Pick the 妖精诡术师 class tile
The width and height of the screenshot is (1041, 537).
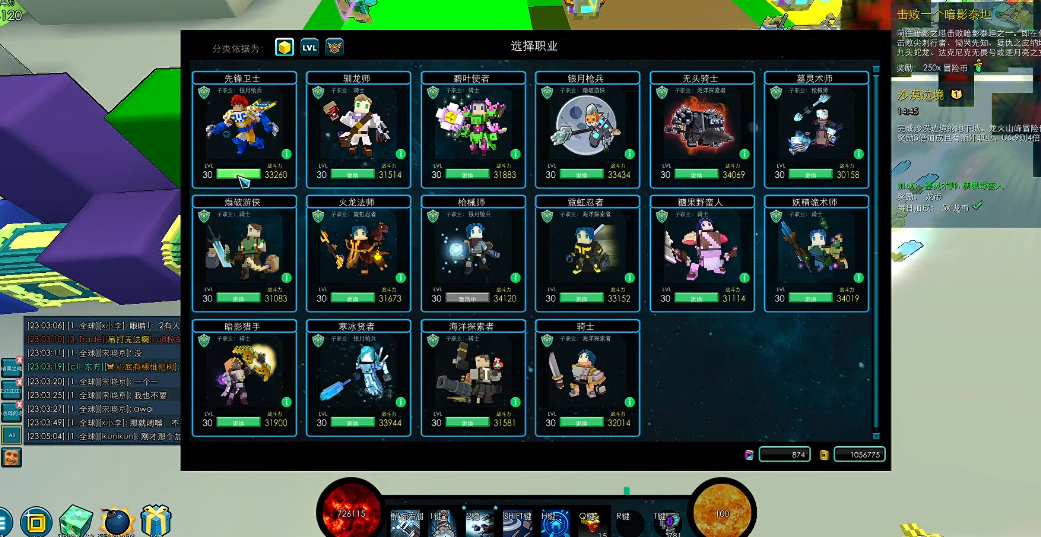point(815,251)
